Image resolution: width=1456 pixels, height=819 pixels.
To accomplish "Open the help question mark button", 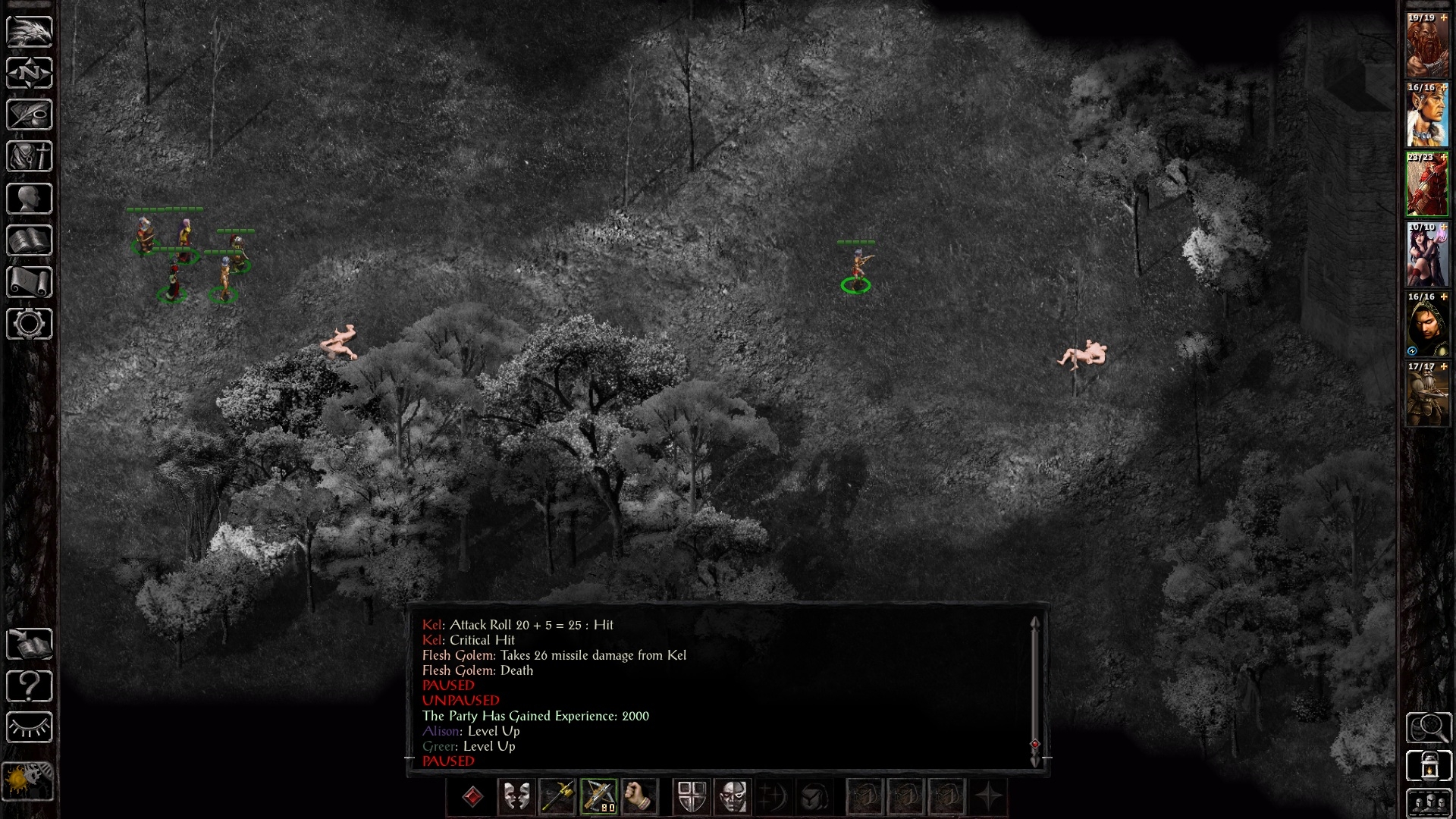I will pyautogui.click(x=30, y=686).
